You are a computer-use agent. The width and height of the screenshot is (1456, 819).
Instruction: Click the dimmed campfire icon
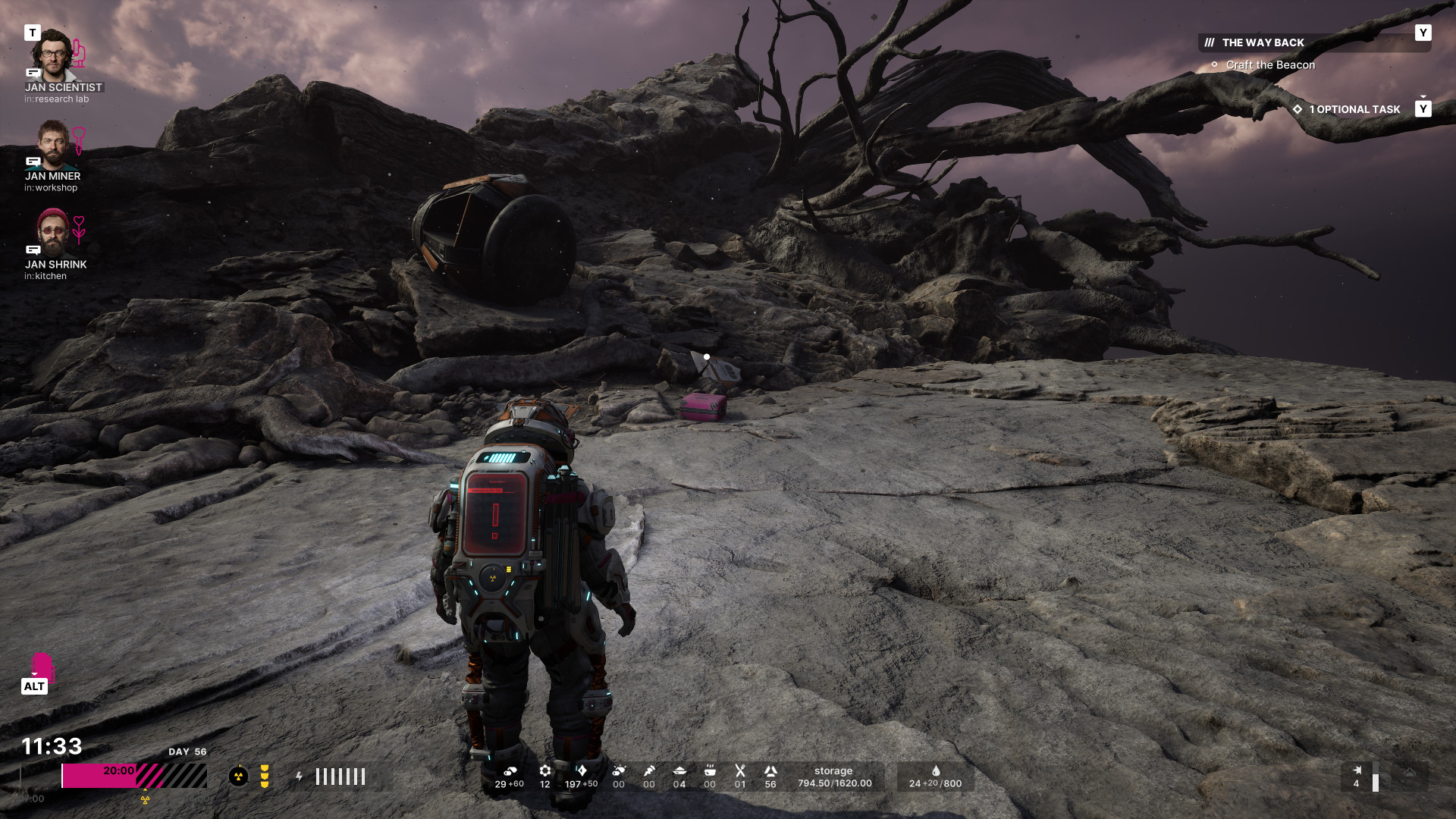click(x=1409, y=773)
